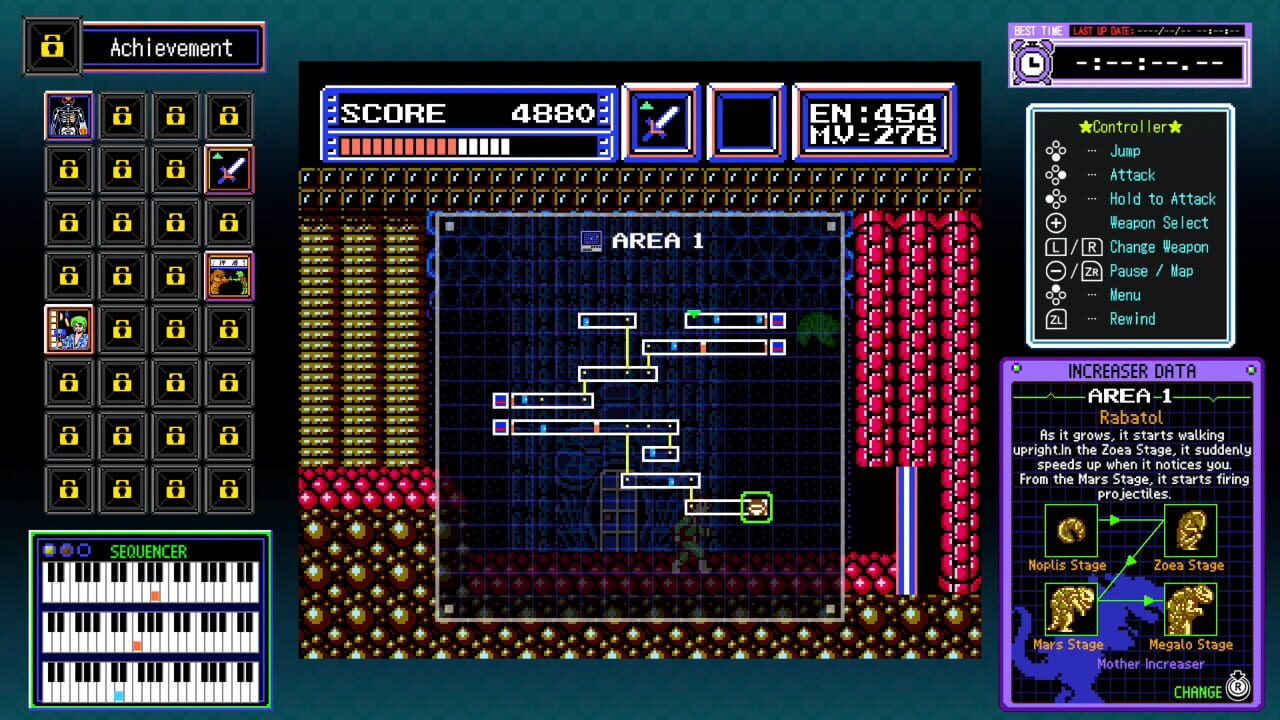Select the unlocked sword achievement icon
Screen dimensions: 1280x720
pyautogui.click(x=228, y=168)
